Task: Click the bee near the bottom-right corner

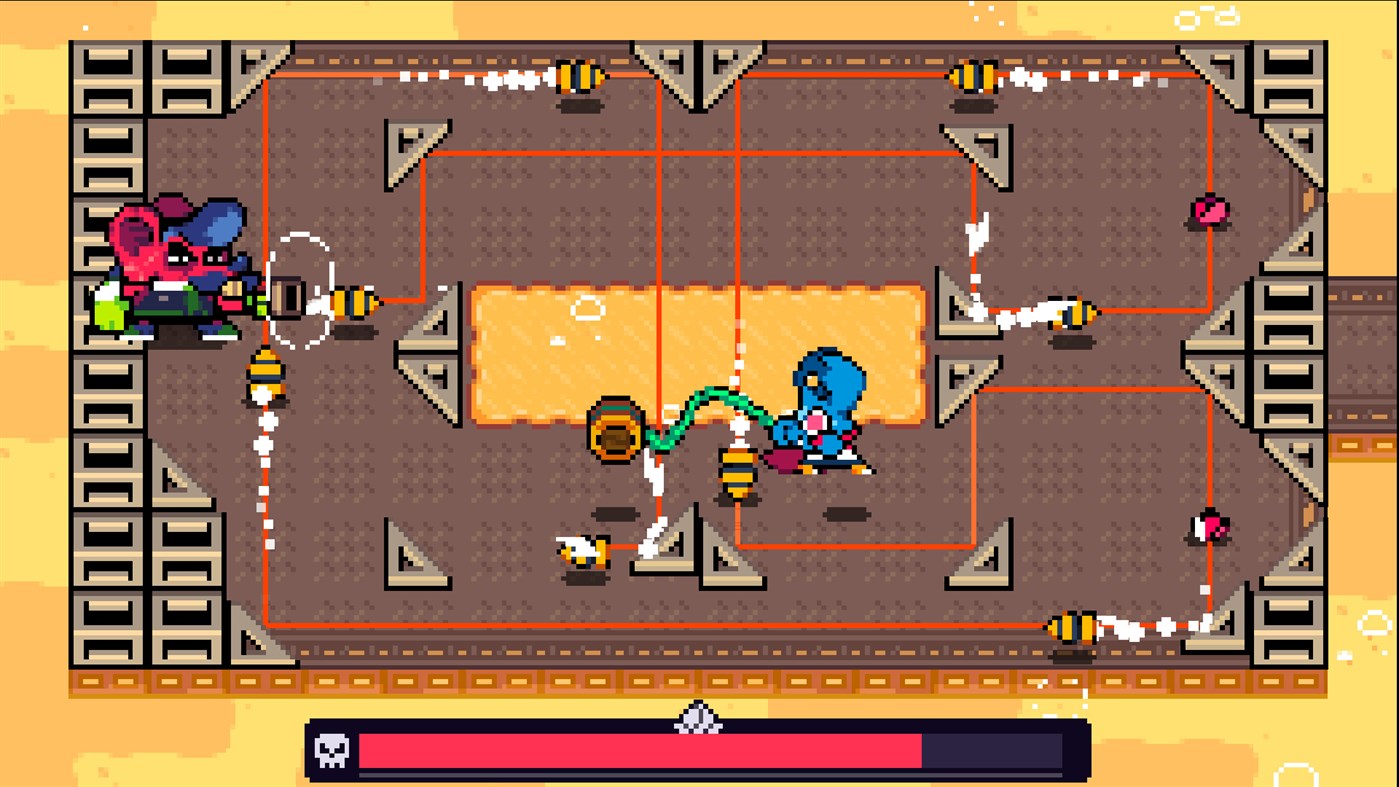Action: coord(1075,625)
